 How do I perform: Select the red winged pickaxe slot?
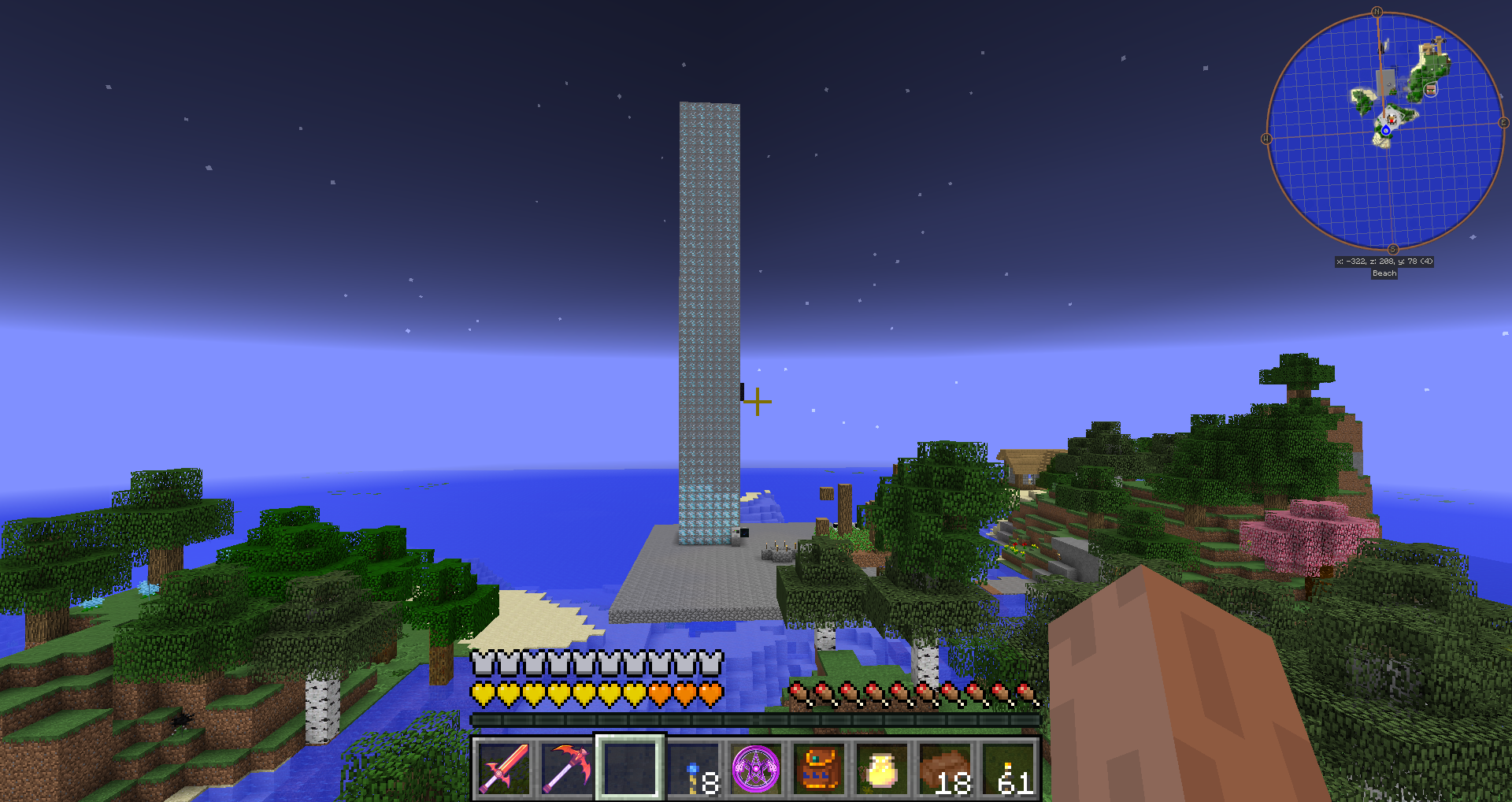pyautogui.click(x=567, y=768)
